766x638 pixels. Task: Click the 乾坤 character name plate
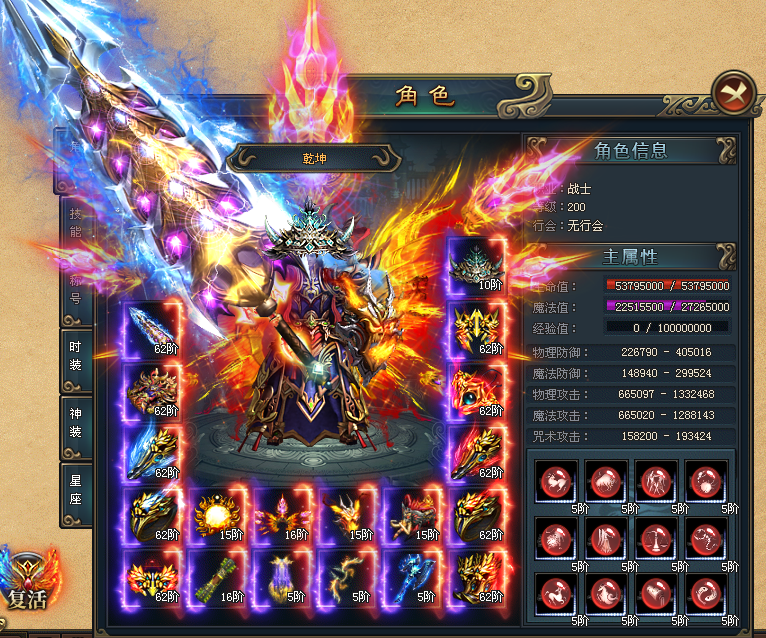pos(317,158)
